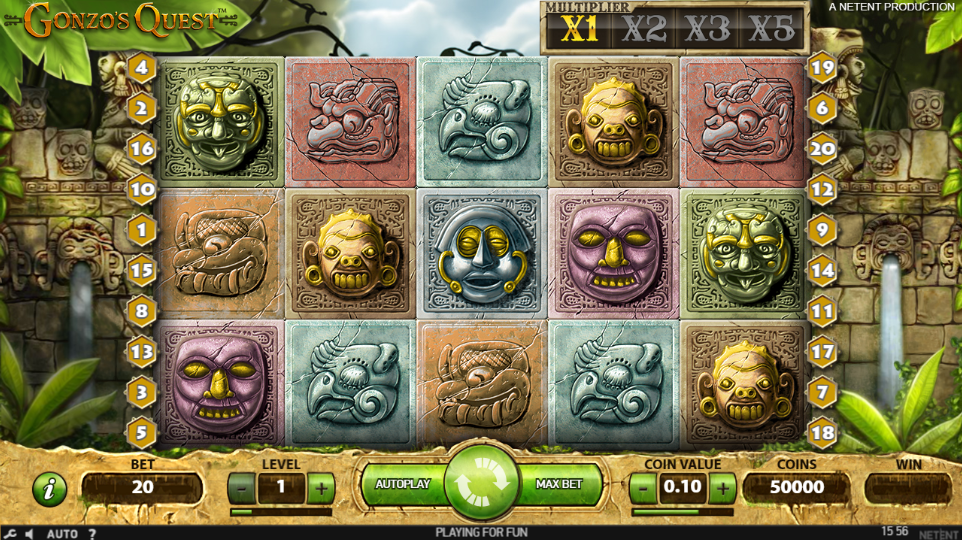Lower the coin value
Image resolution: width=962 pixels, height=540 pixels.
pyautogui.click(x=644, y=488)
